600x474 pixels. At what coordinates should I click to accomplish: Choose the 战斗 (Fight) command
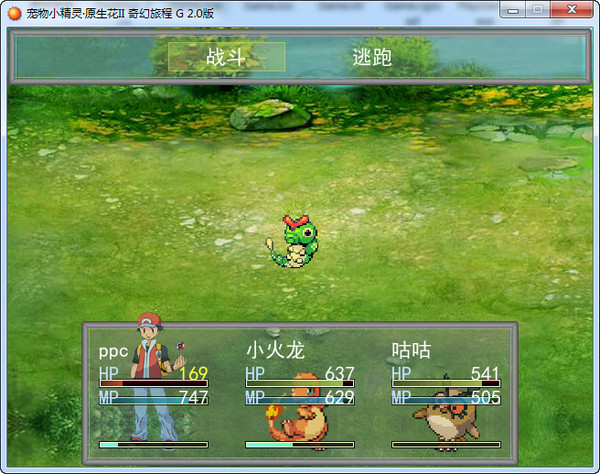point(226,57)
